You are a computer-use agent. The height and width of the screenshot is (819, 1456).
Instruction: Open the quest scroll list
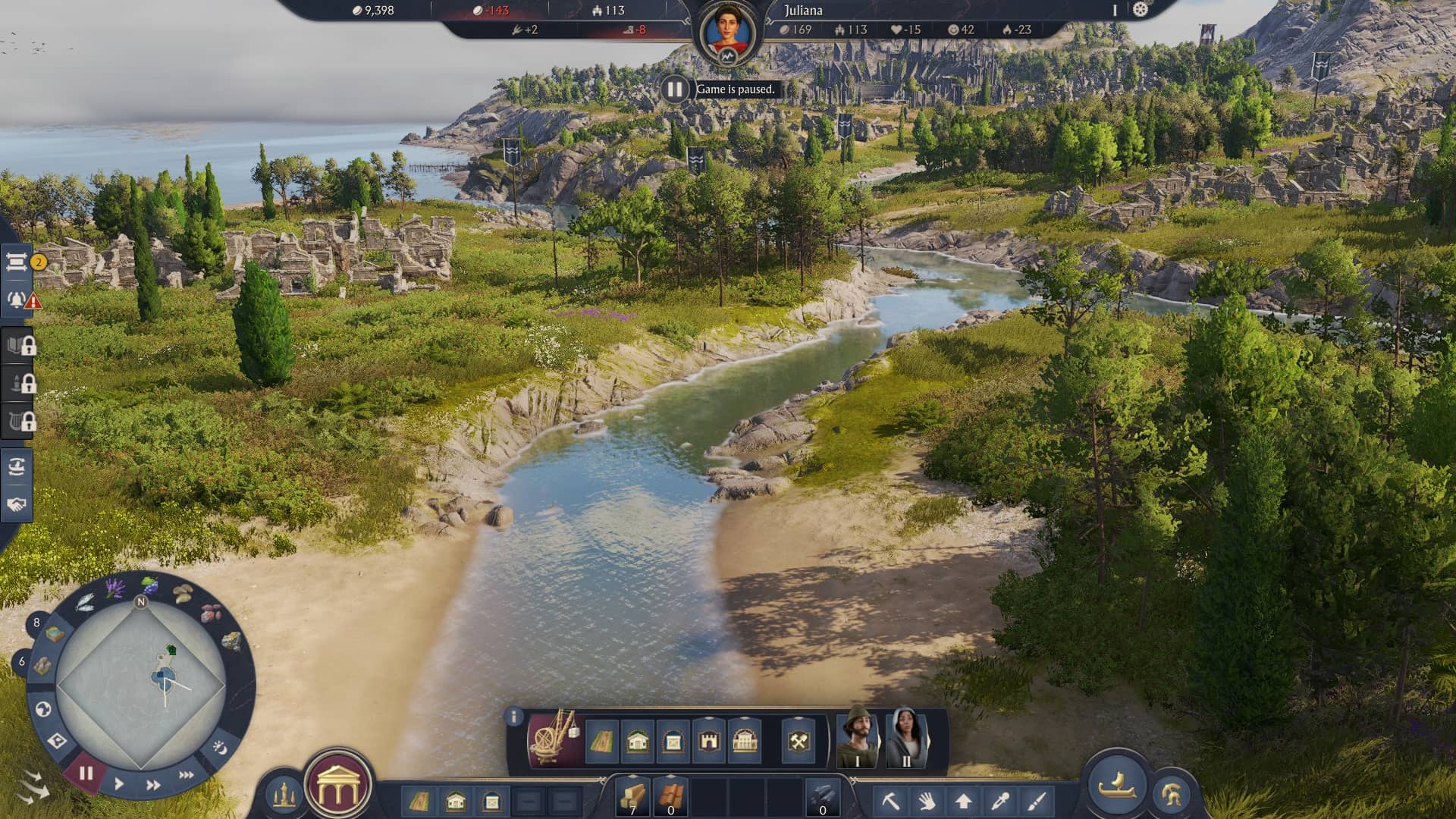click(17, 262)
